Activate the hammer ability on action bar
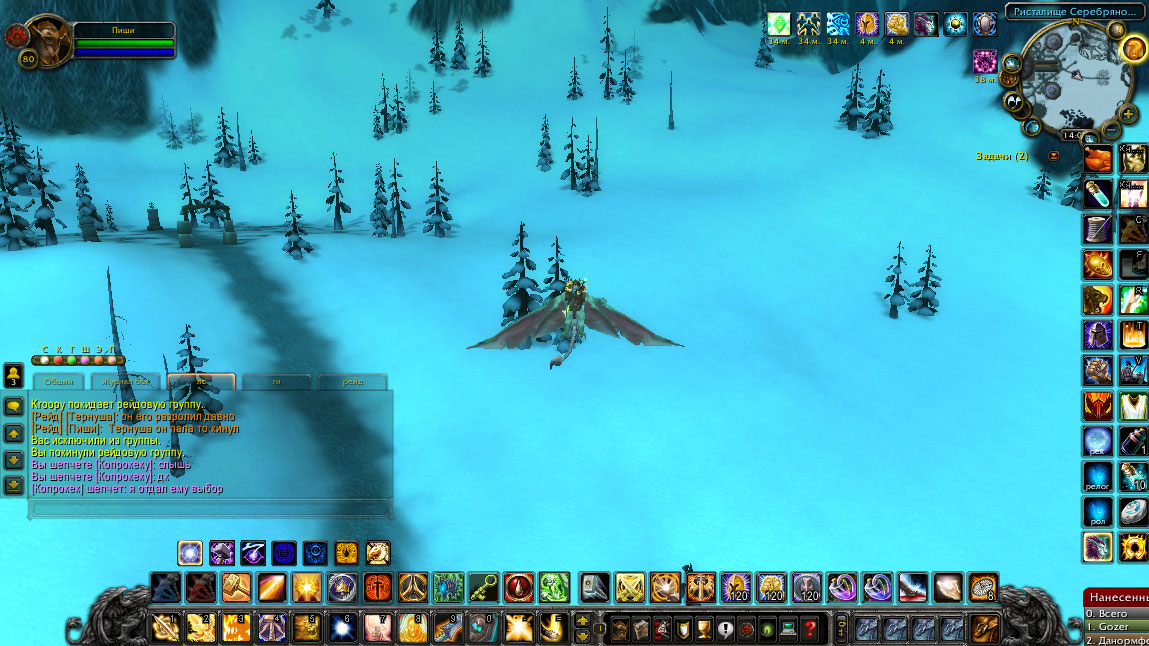1149x646 pixels. (237, 586)
